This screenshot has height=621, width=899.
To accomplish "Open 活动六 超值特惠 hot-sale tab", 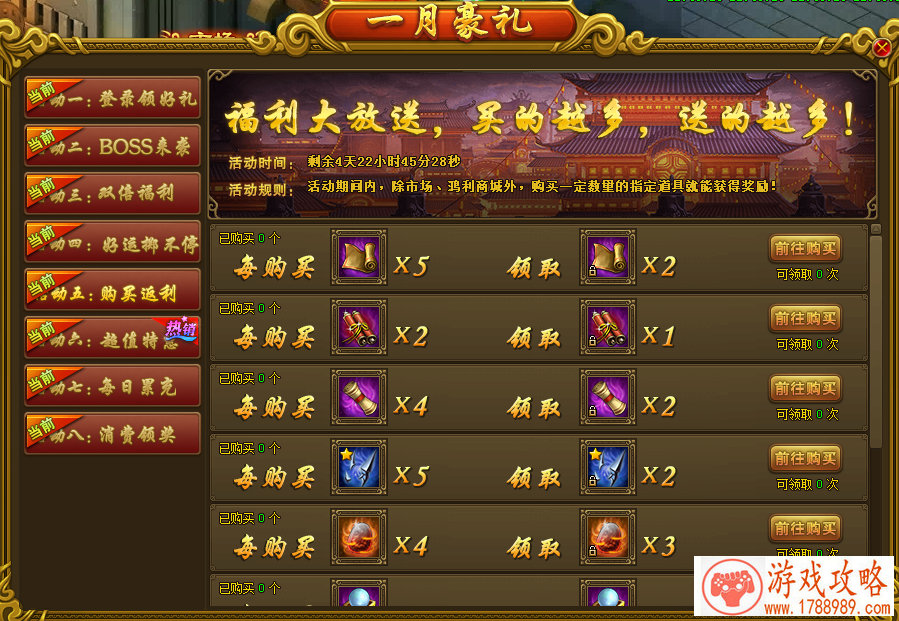I will 112,338.
